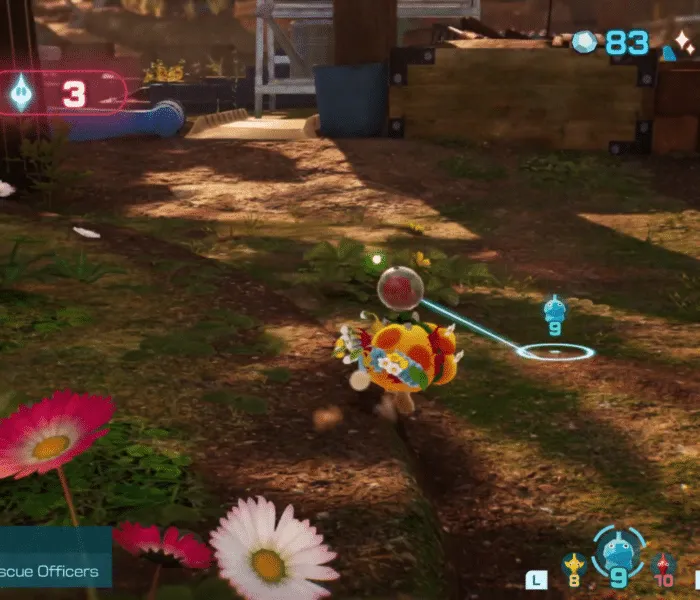Select the yellow Pikmin squad icon
Viewport: 700px width, 600px height.
pyautogui.click(x=573, y=566)
